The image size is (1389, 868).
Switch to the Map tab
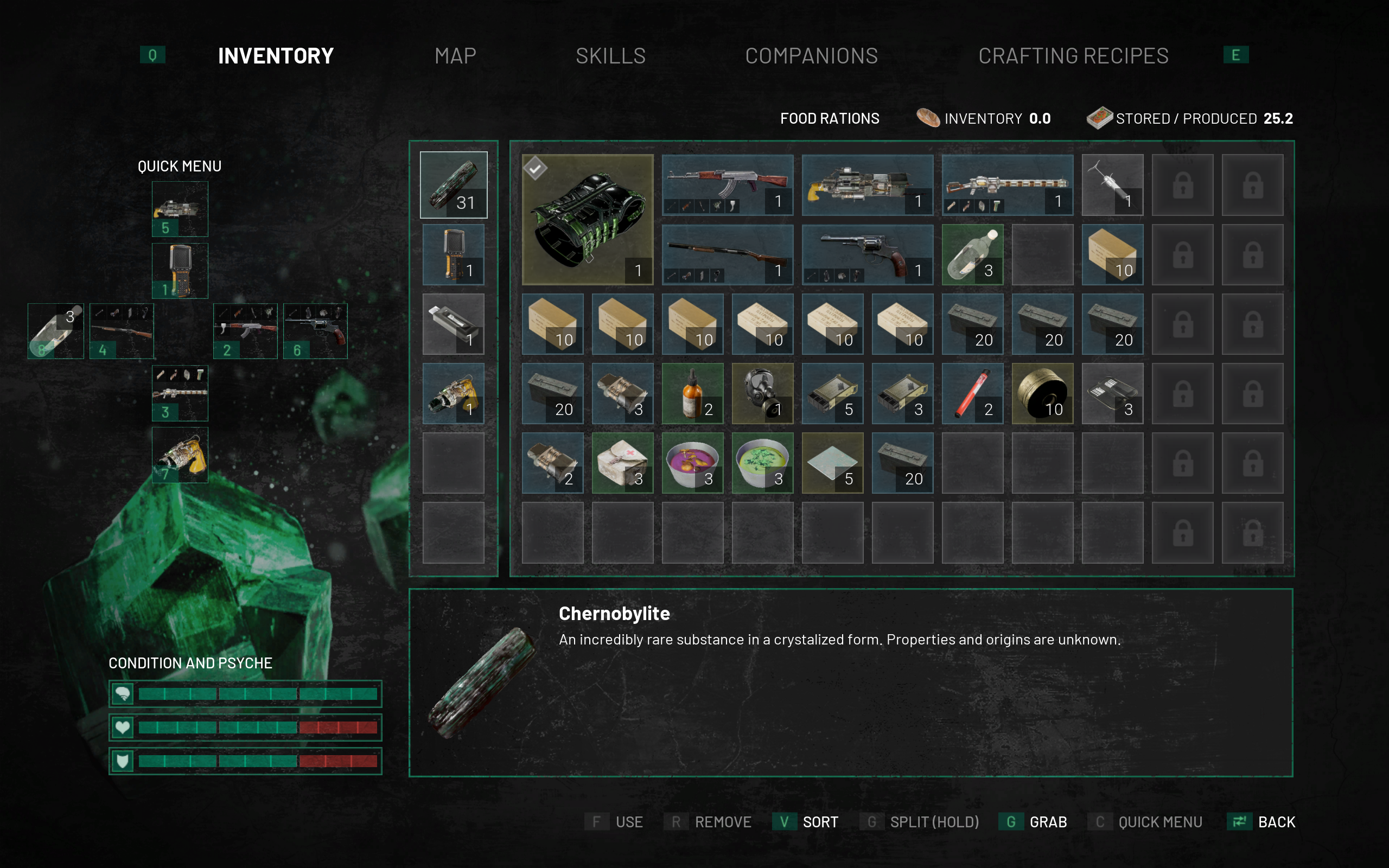coord(455,56)
